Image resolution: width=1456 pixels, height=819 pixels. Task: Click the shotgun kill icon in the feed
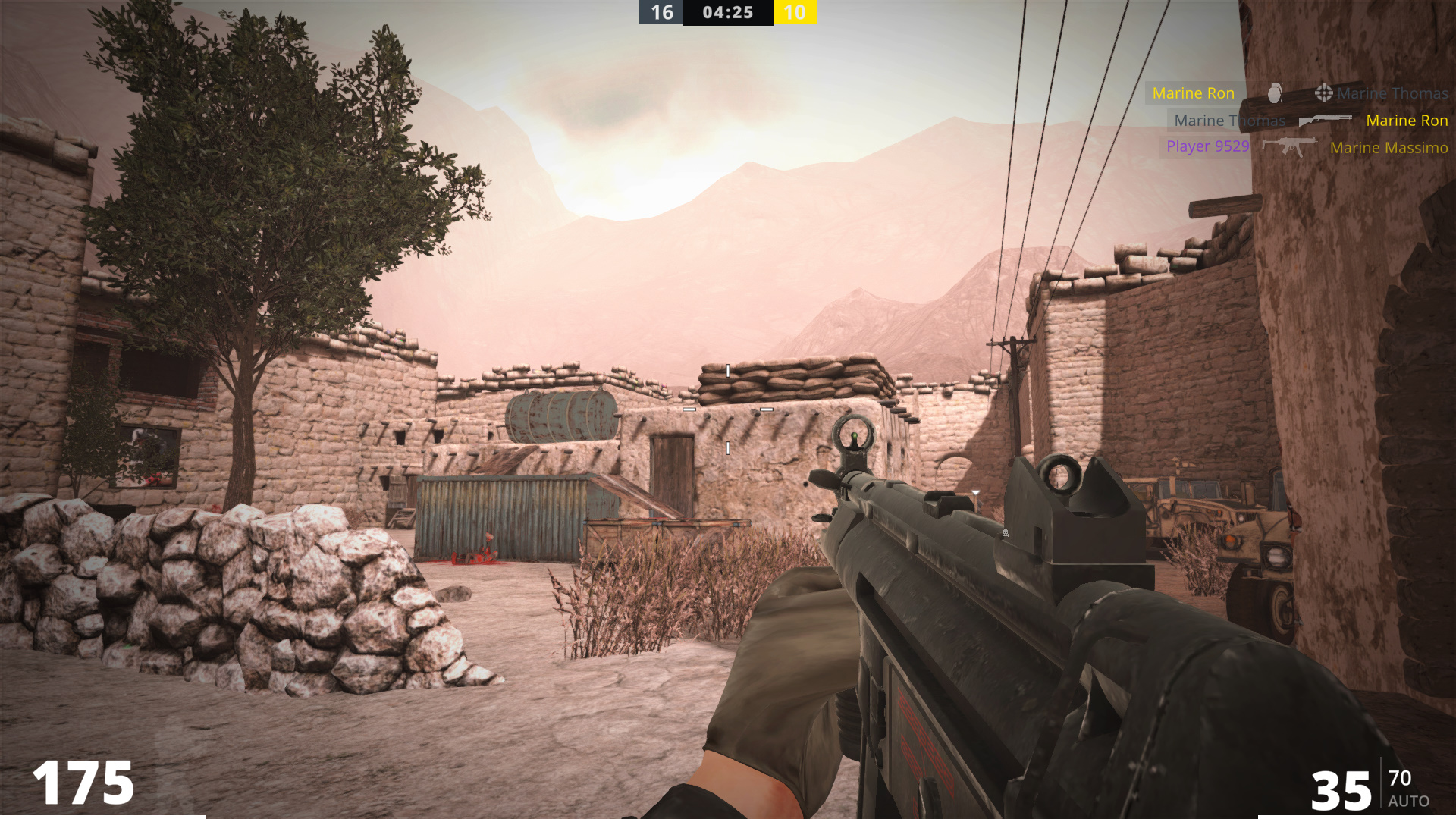[1326, 120]
